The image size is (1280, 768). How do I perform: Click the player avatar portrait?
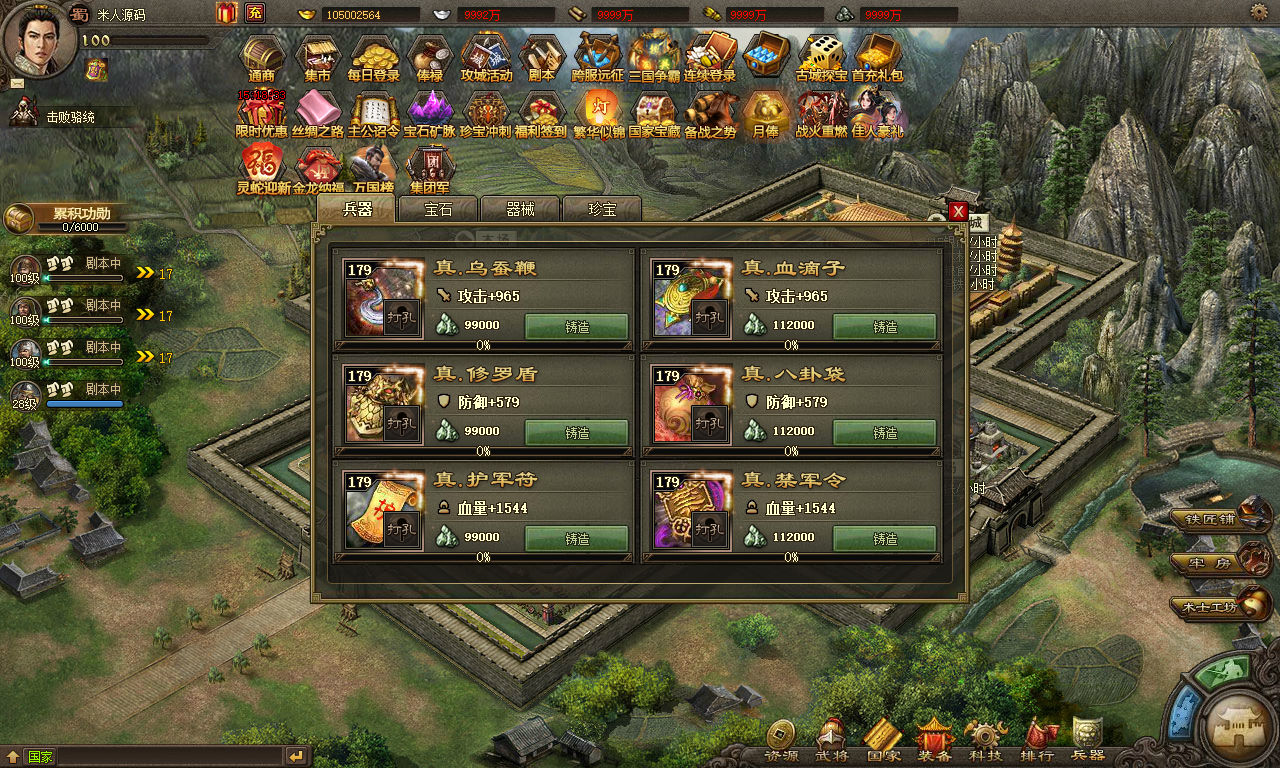pos(38,38)
